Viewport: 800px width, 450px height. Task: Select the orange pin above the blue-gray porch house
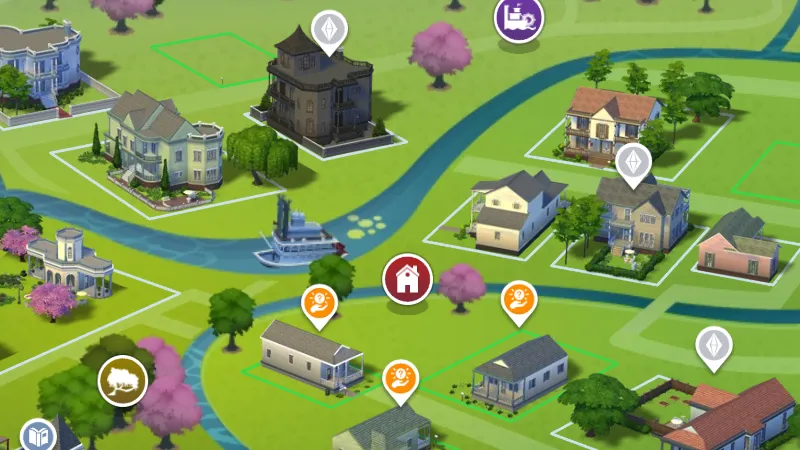point(518,298)
